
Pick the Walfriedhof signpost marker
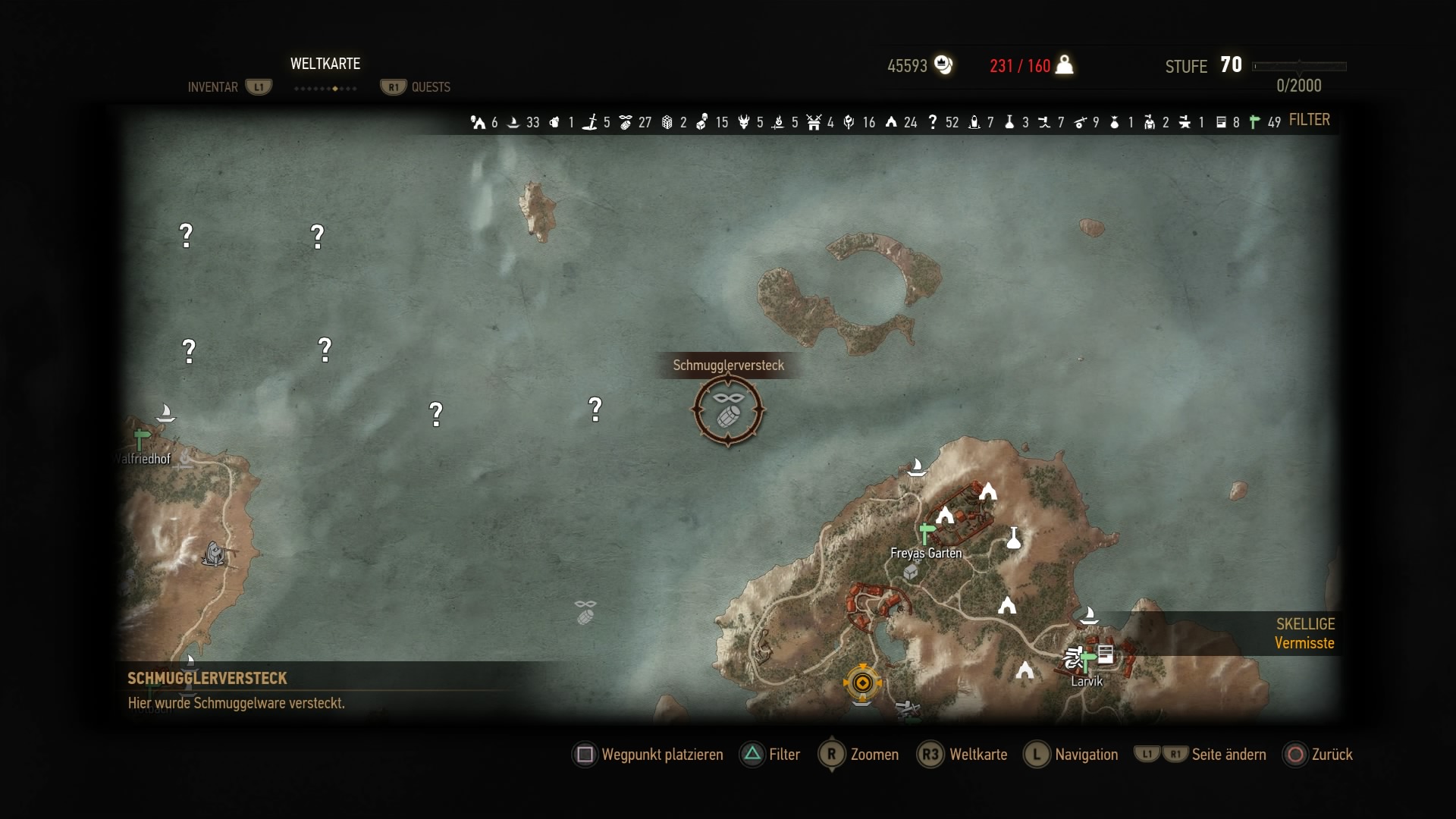tap(141, 438)
